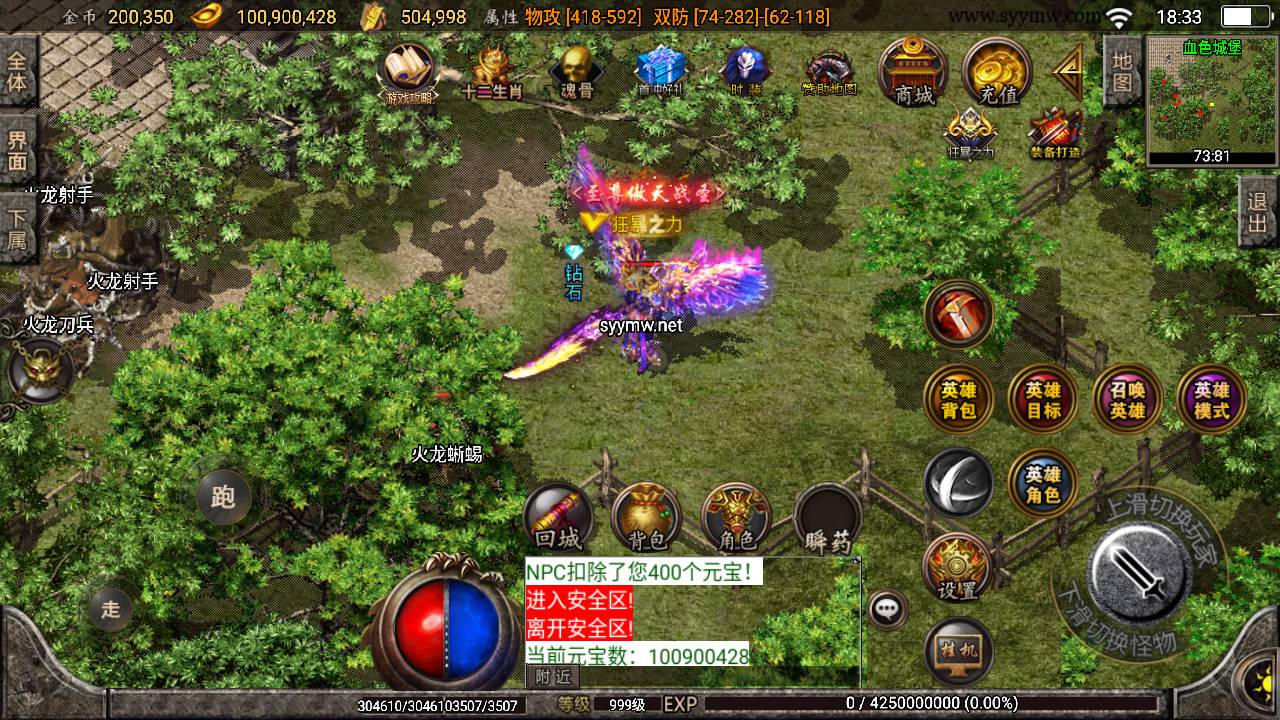Open the 充值 recharge menu
Screen dimensions: 1280x720
pyautogui.click(x=997, y=72)
